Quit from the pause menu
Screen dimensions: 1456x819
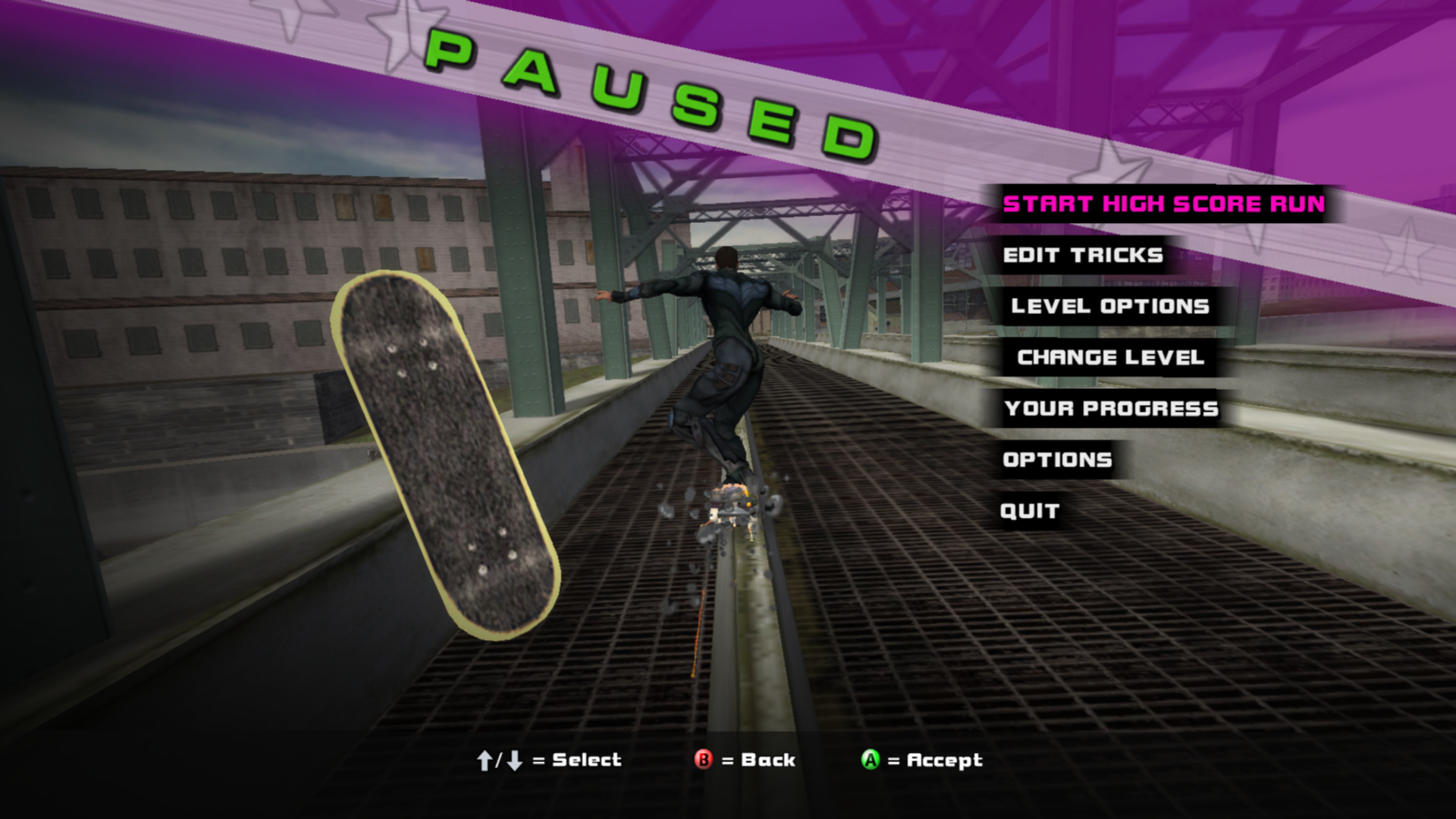1029,511
